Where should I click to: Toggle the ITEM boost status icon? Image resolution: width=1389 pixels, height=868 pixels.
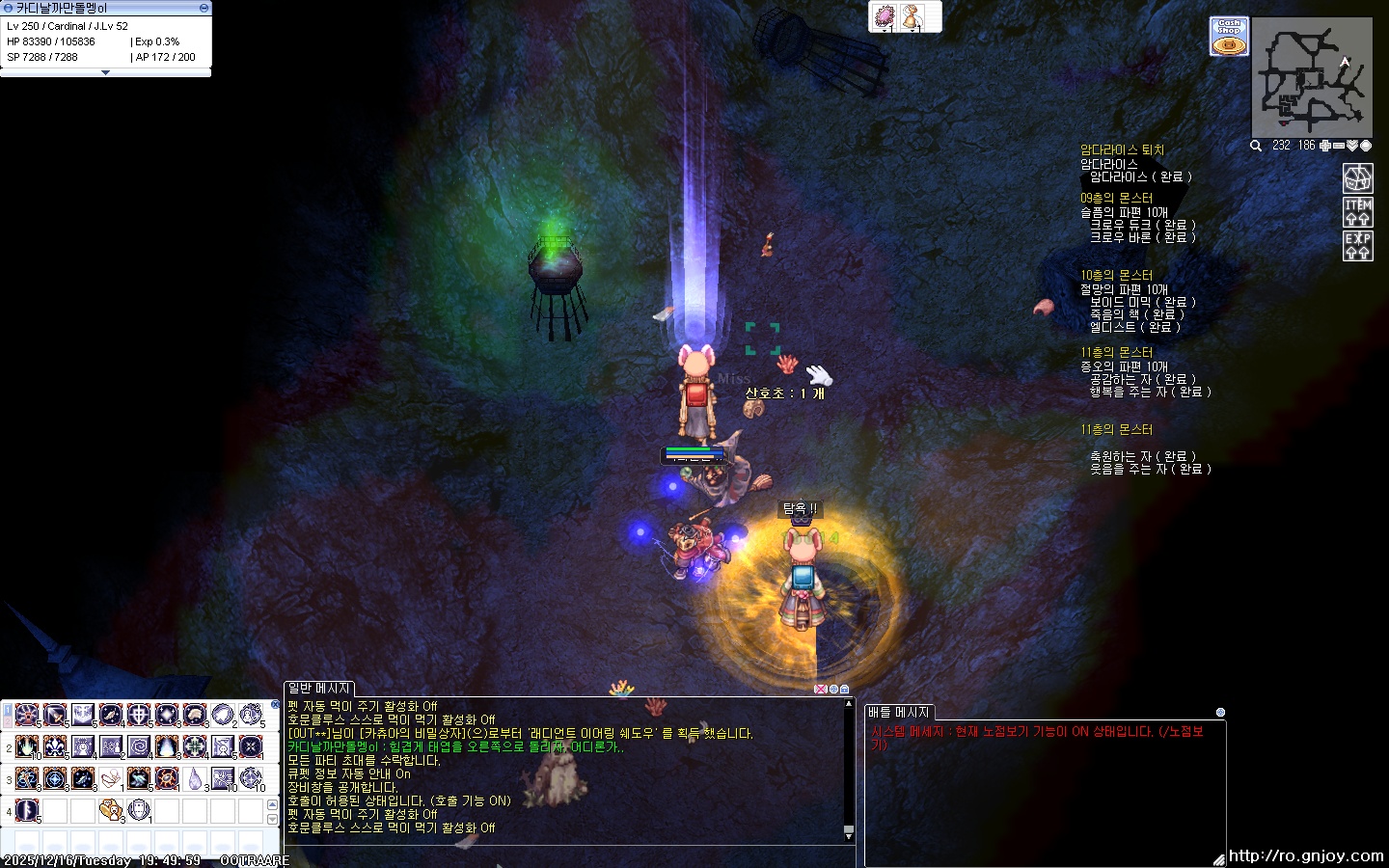(x=1358, y=211)
